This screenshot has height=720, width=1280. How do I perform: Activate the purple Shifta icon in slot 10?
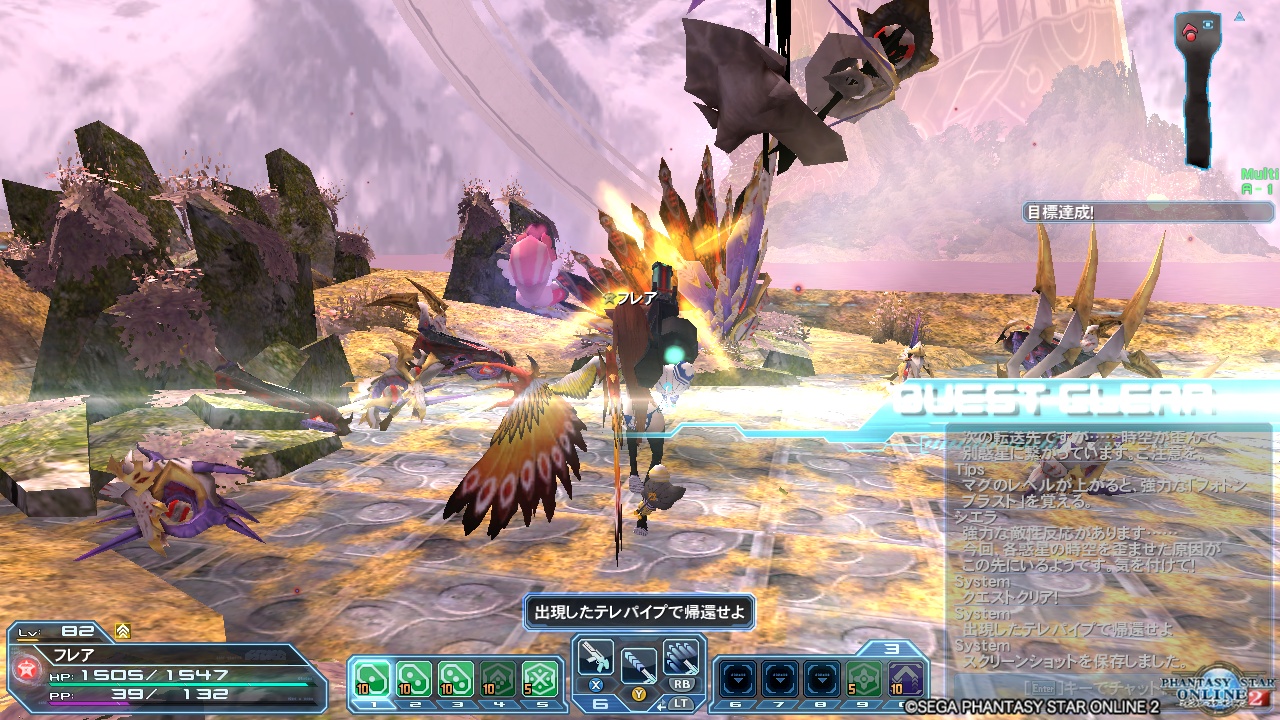point(907,678)
